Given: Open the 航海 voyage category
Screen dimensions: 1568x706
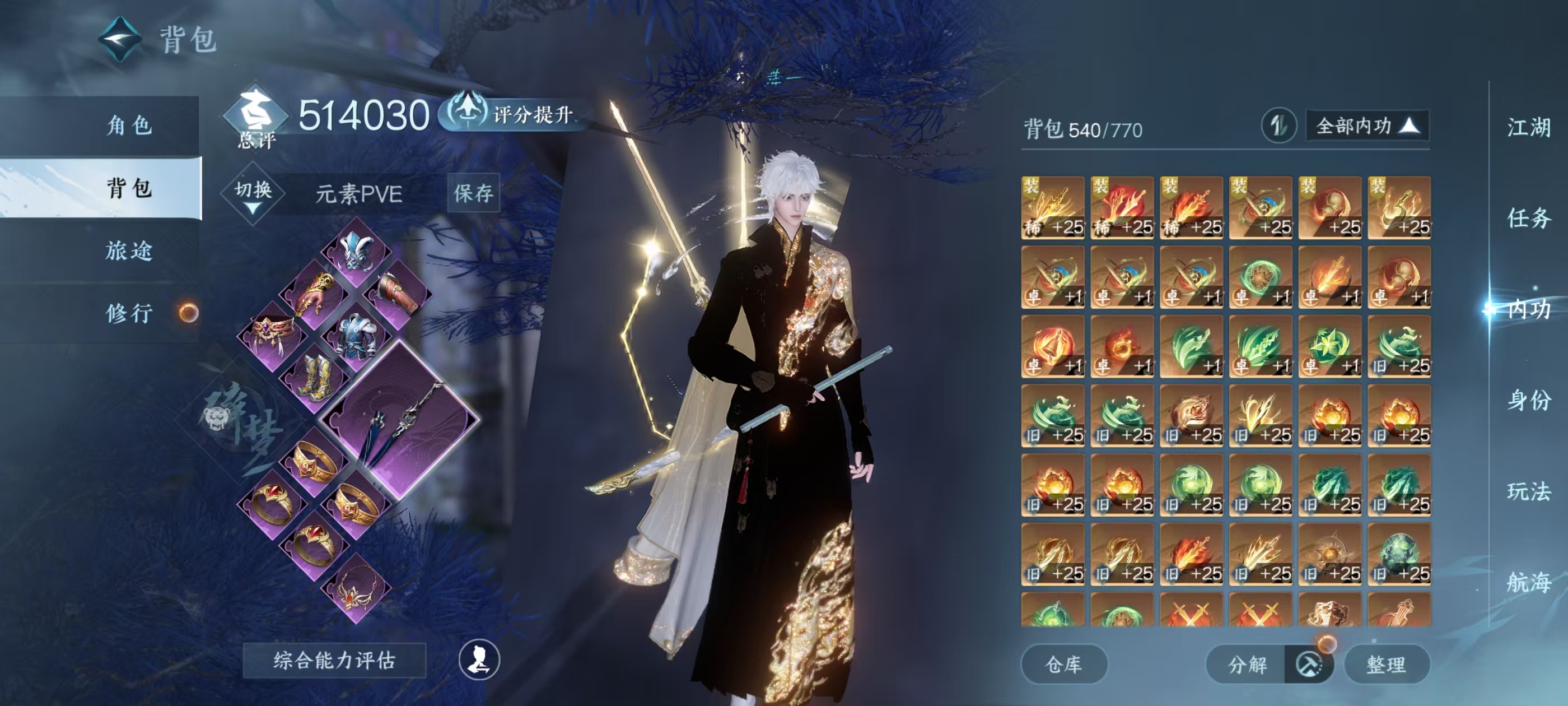Looking at the screenshot, I should (1528, 582).
